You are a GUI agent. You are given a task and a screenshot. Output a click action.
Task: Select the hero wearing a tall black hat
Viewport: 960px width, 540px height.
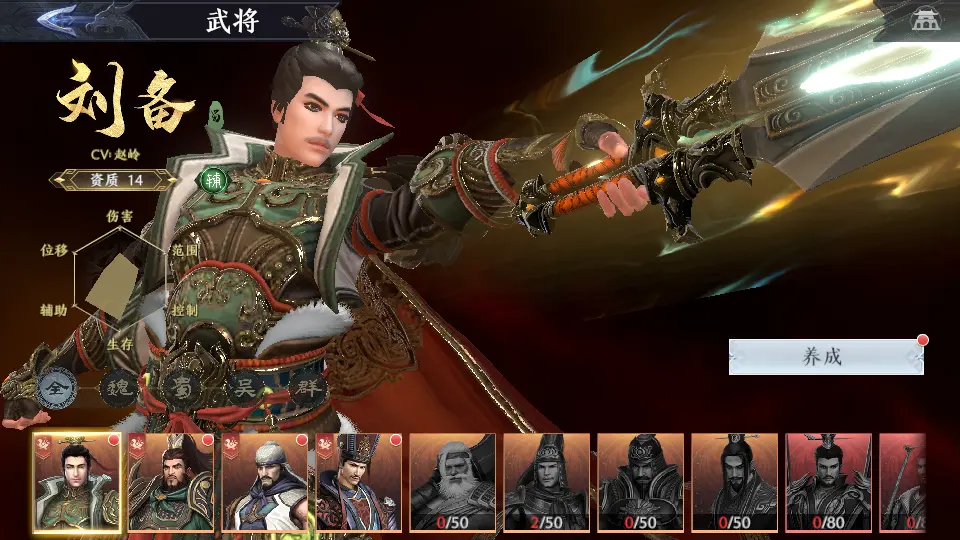[358, 482]
